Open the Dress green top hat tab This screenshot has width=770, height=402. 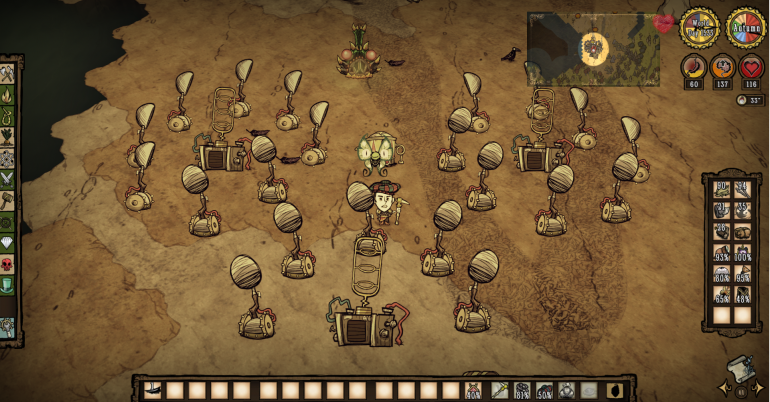8,283
